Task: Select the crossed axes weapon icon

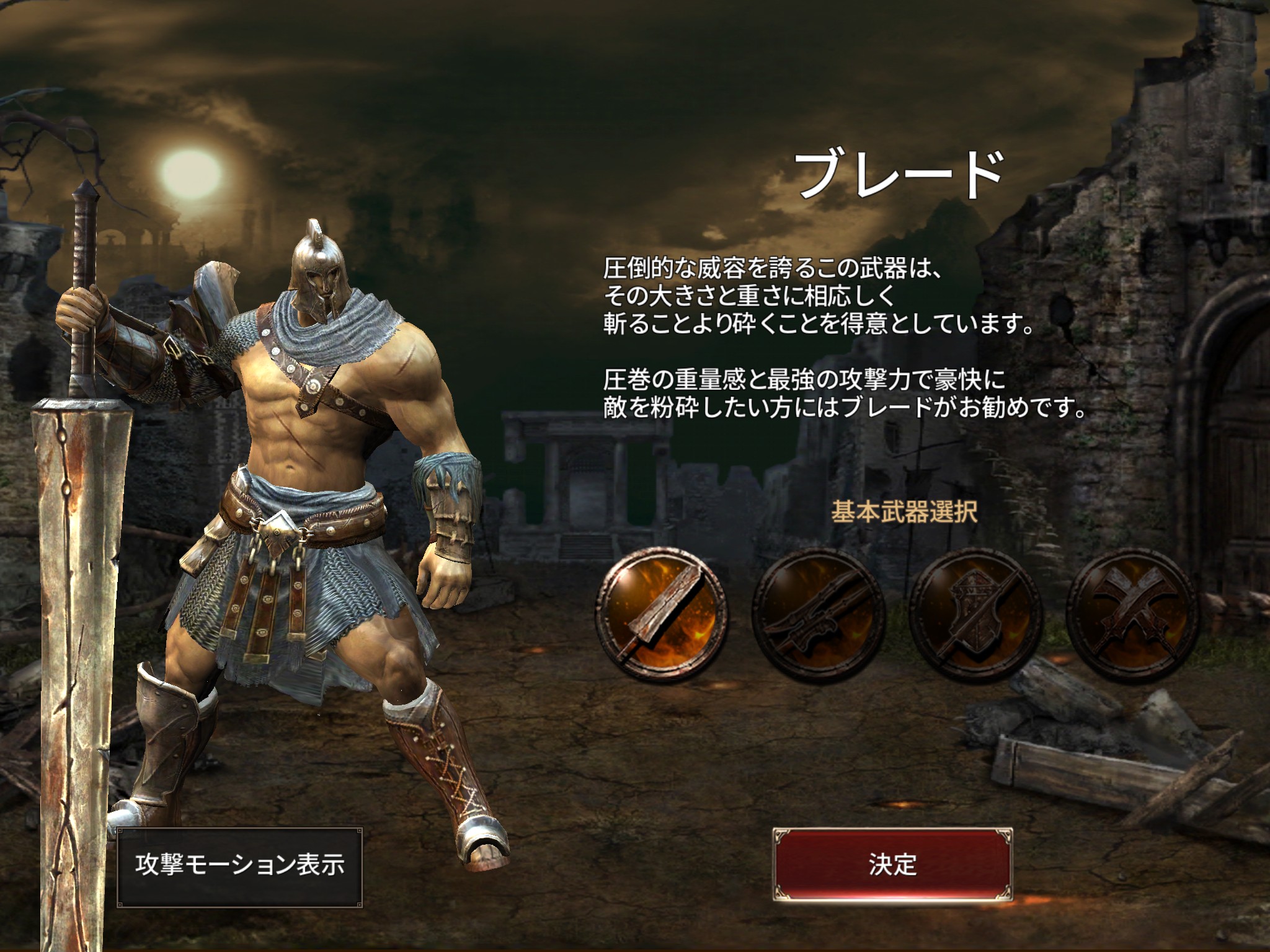Action: tap(1132, 612)
